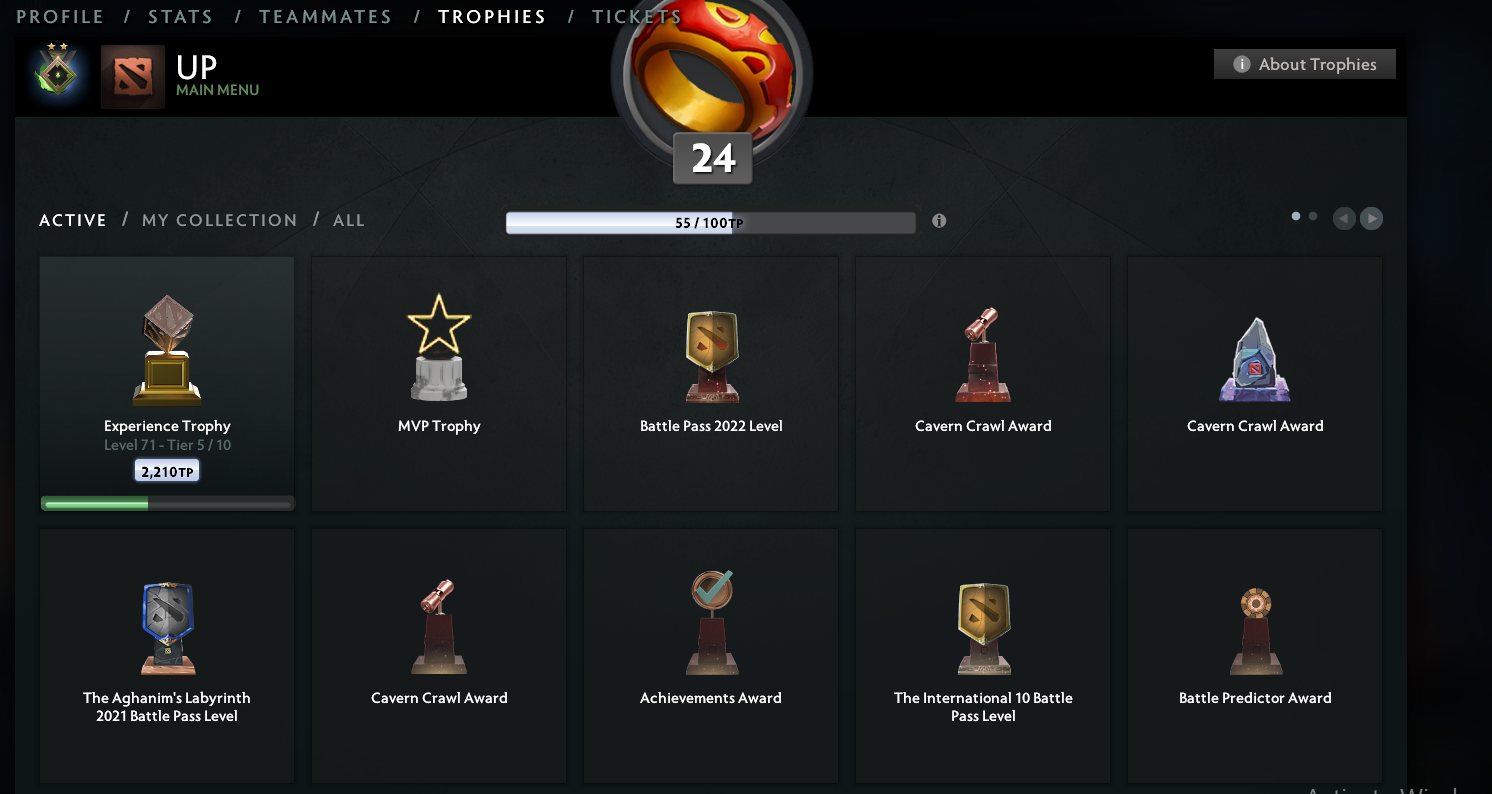
Task: Advance to the next trophy page with the right arrow
Action: 1371,218
